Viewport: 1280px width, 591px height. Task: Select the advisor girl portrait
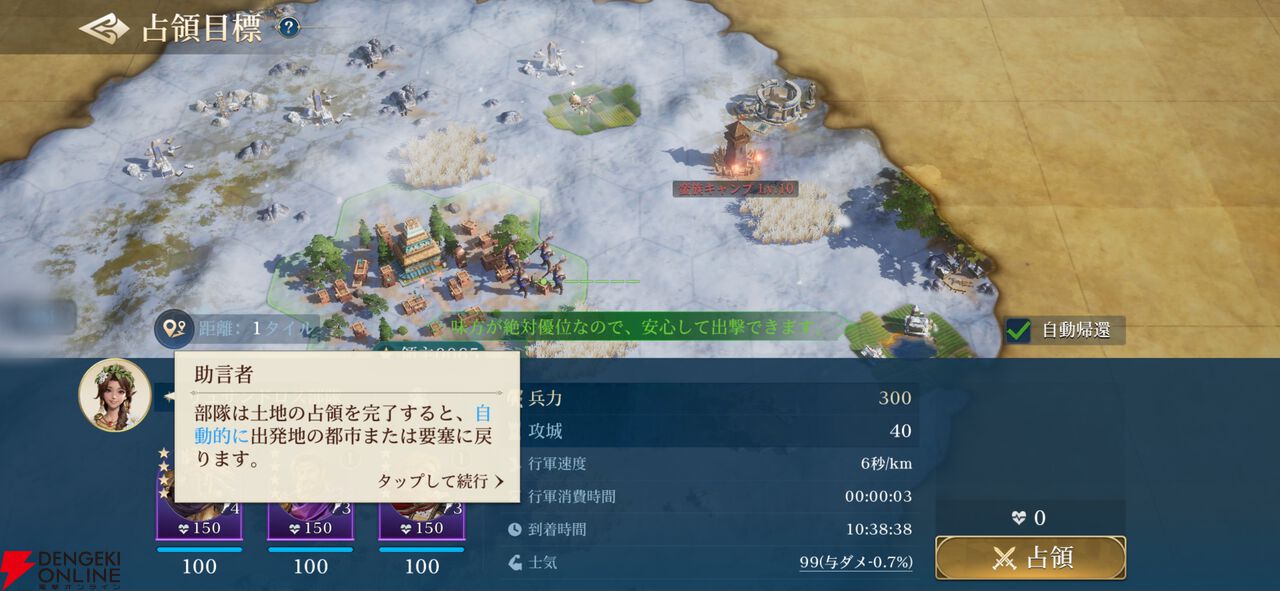pos(115,395)
